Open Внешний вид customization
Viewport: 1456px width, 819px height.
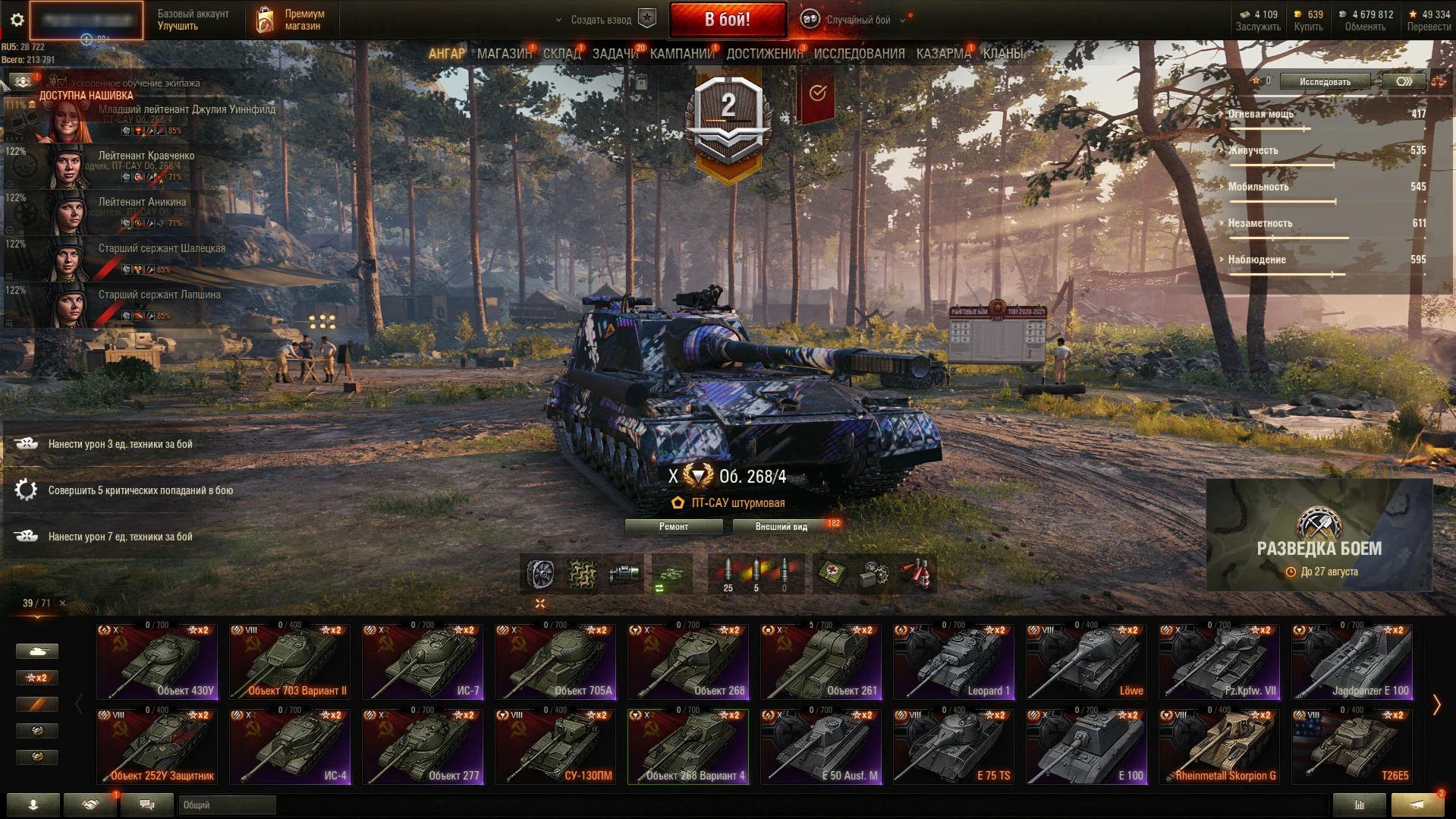[781, 527]
